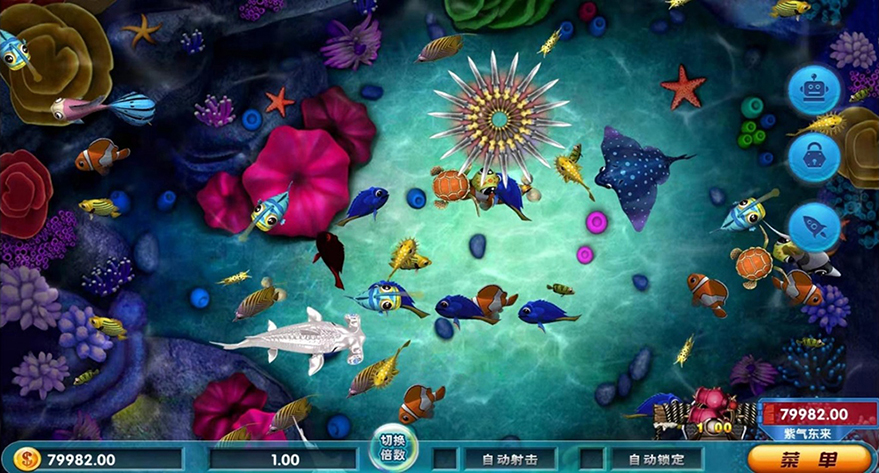The width and height of the screenshot is (879, 473).
Task: Select the padlock icon button
Action: tap(813, 157)
